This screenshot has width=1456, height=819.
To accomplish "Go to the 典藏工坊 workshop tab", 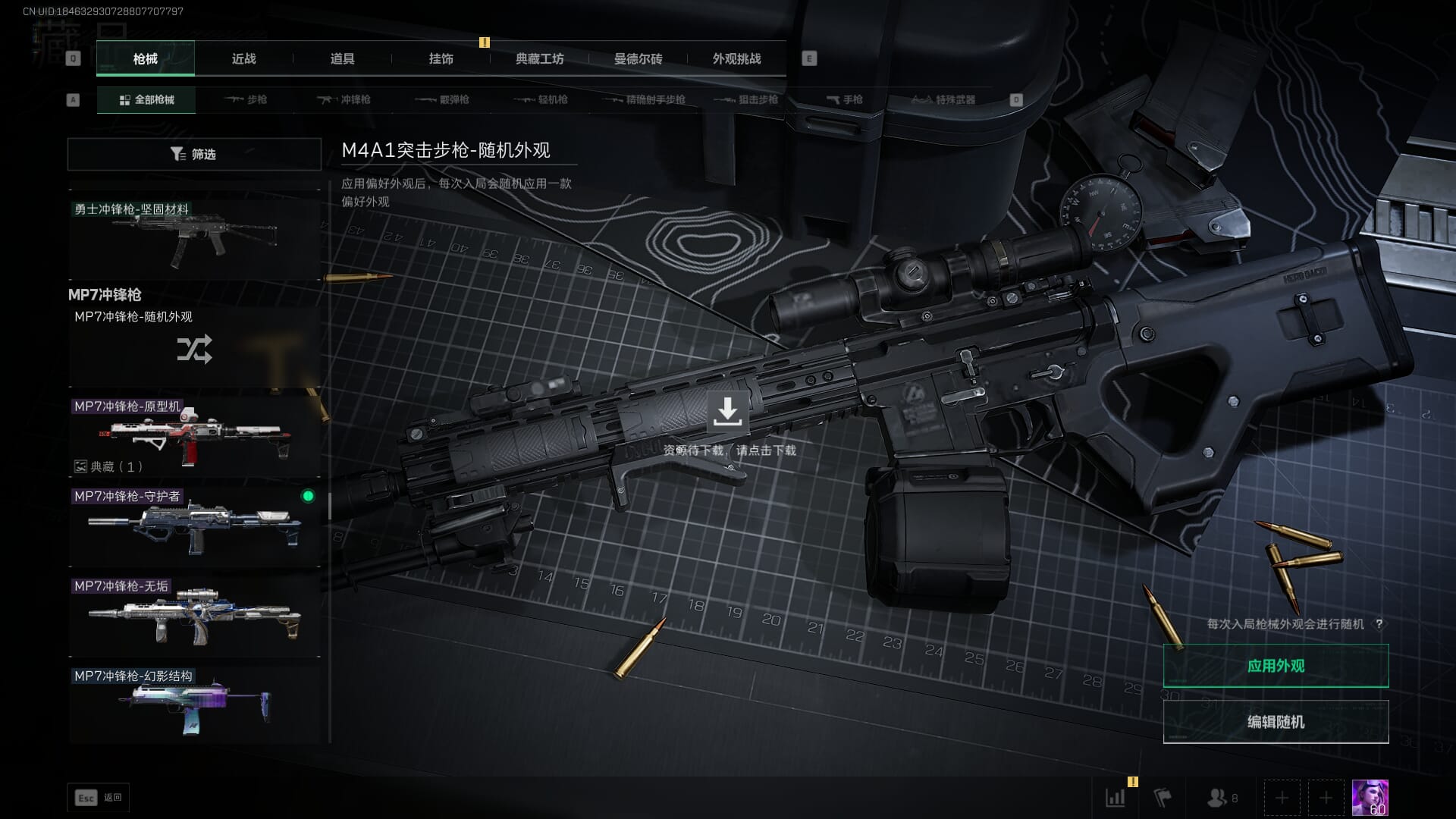I will (539, 58).
